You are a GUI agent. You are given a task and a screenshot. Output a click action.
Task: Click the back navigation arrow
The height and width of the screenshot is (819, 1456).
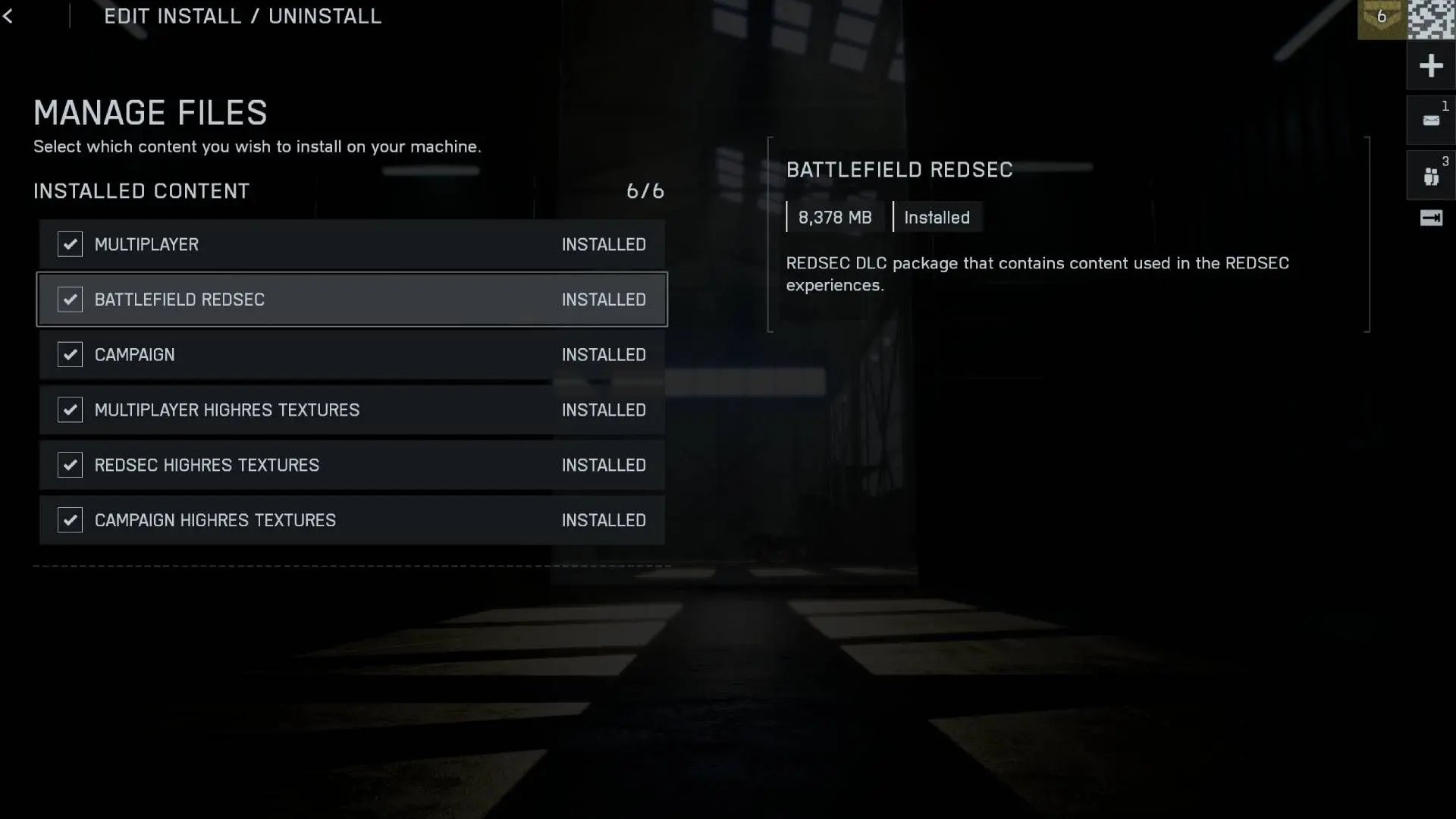tap(9, 16)
